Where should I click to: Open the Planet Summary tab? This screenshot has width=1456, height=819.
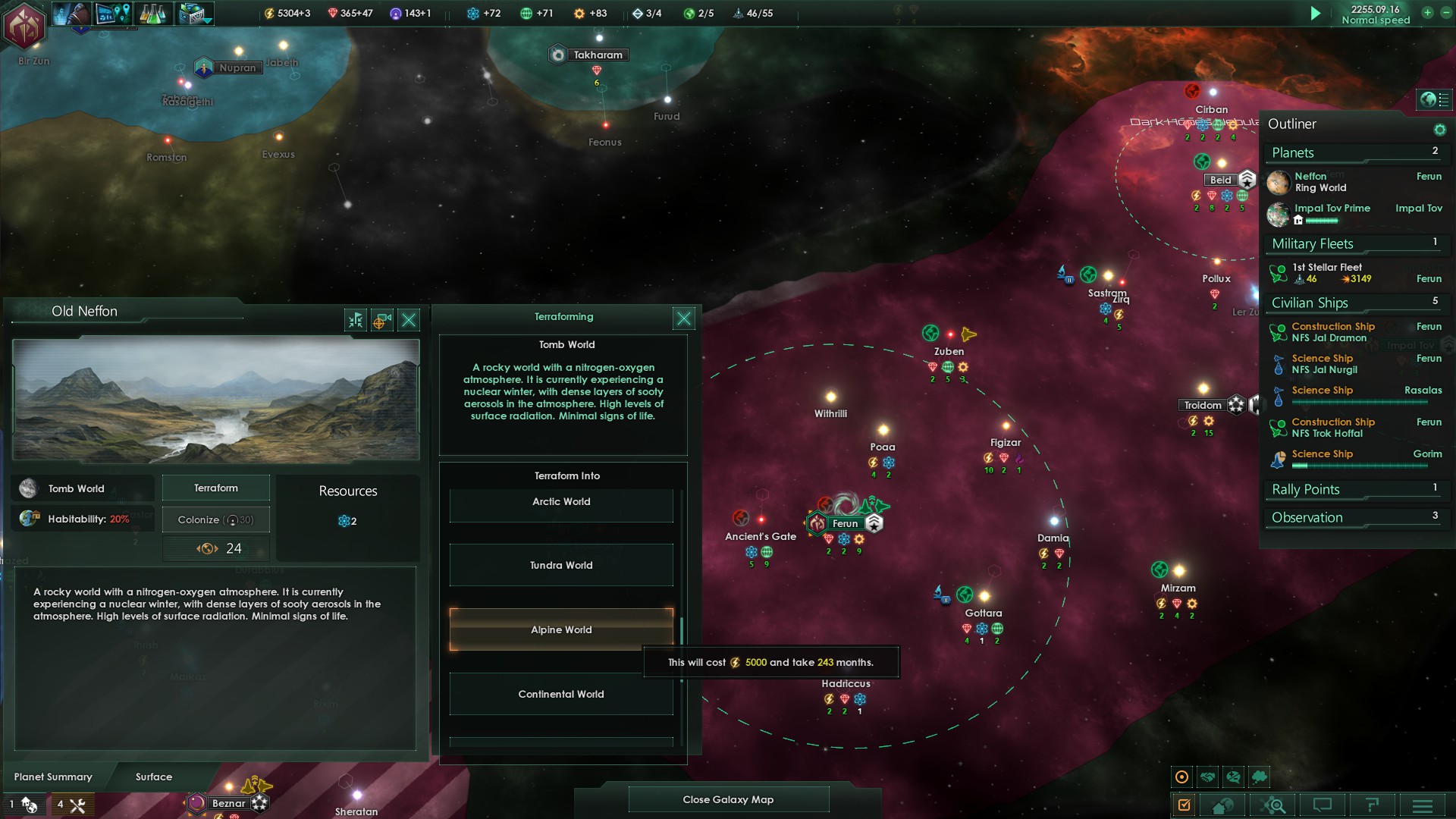pyautogui.click(x=53, y=777)
